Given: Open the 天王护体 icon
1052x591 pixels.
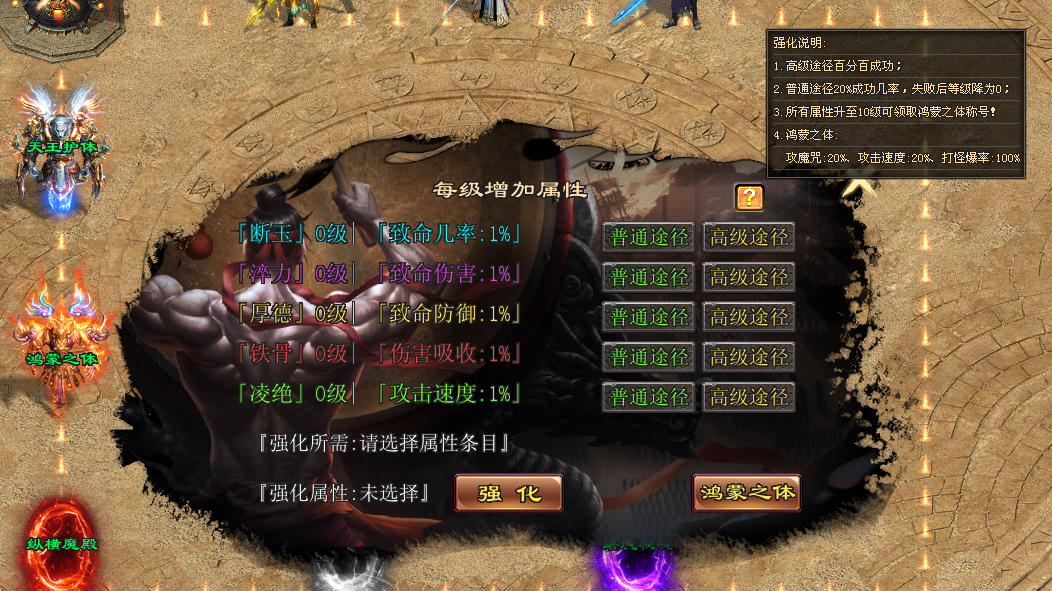Looking at the screenshot, I should 61,150.
